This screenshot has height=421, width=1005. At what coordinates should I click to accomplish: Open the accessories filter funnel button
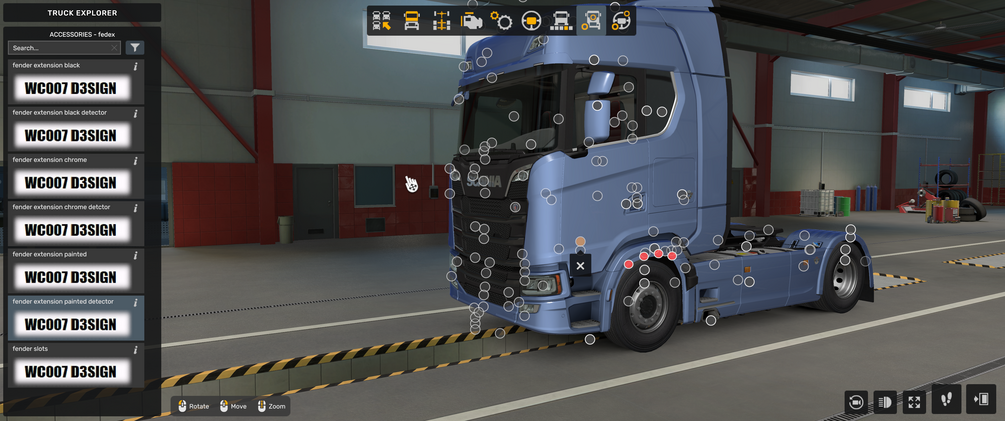click(135, 47)
